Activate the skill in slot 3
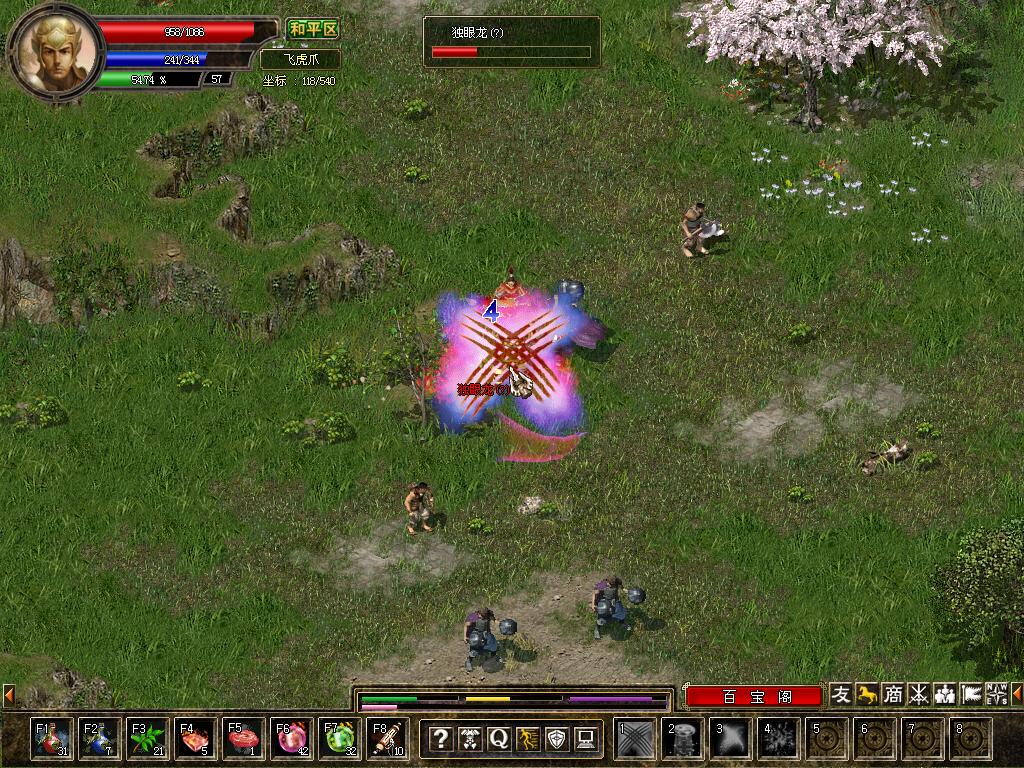The height and width of the screenshot is (768, 1024). click(x=731, y=739)
